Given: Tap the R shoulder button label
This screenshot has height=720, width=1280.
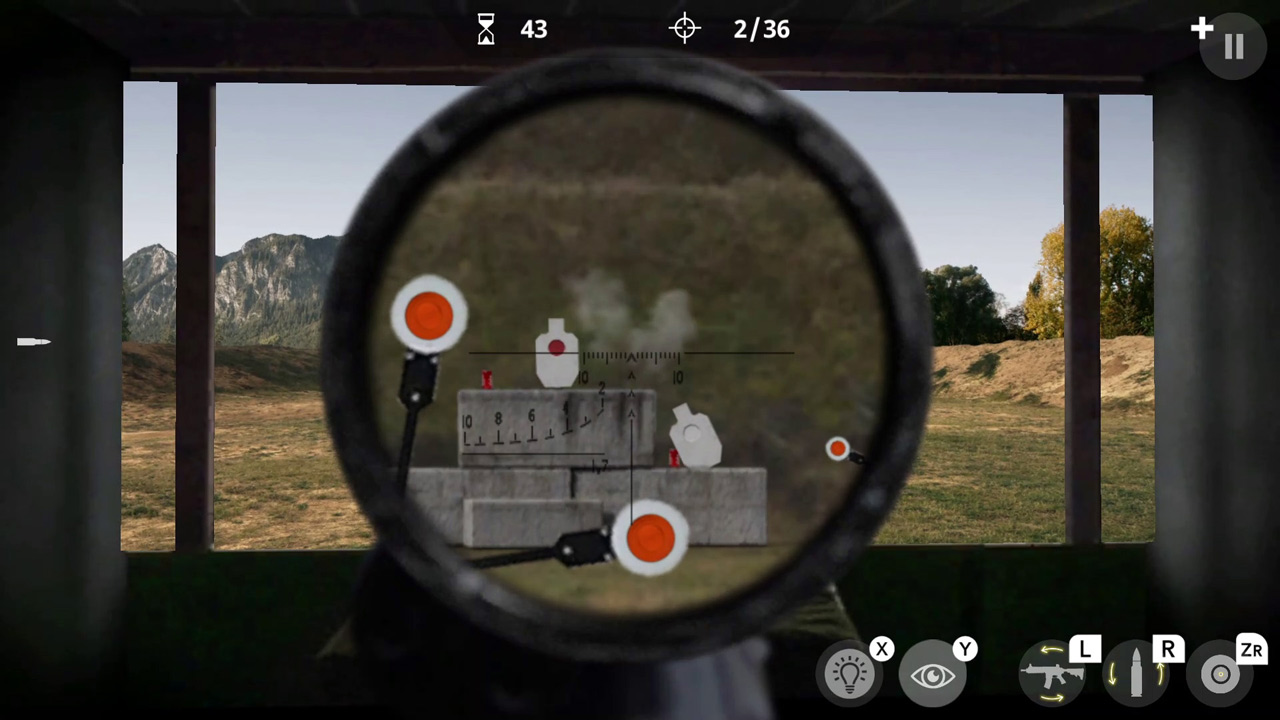Looking at the screenshot, I should [1168, 650].
